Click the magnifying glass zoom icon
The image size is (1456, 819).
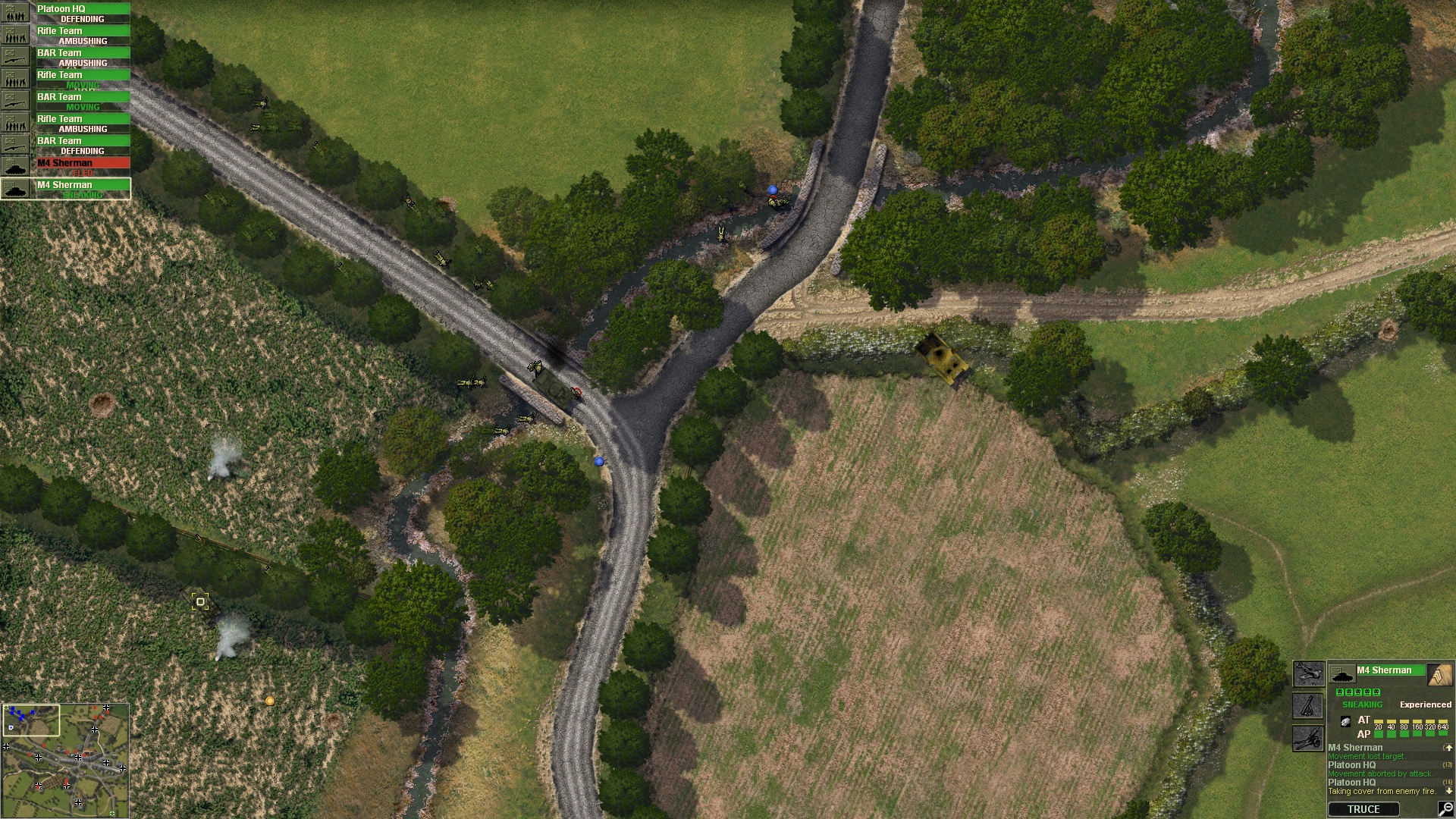1445,810
